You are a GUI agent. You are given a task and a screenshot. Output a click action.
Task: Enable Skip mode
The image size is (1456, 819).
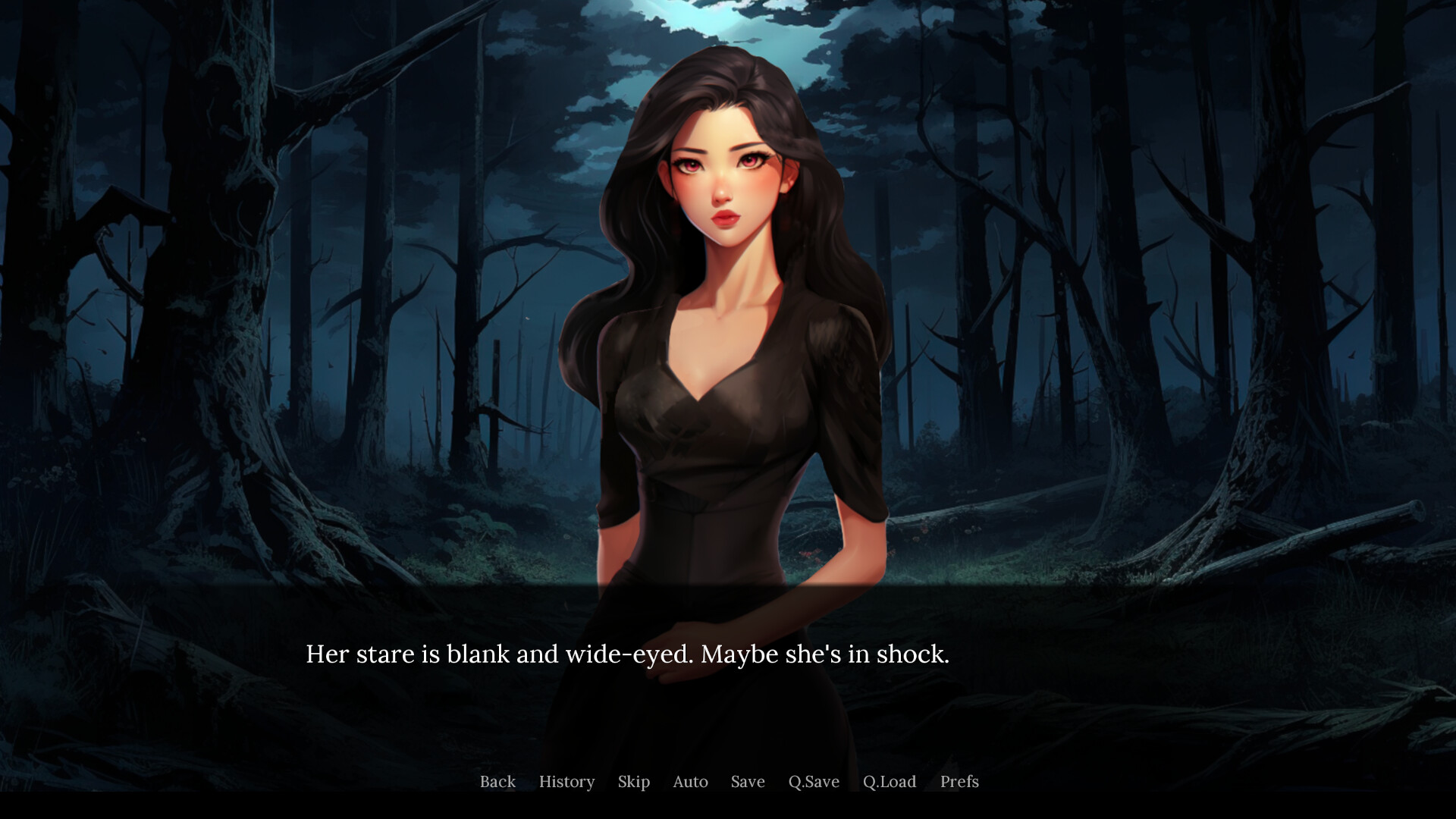[633, 782]
